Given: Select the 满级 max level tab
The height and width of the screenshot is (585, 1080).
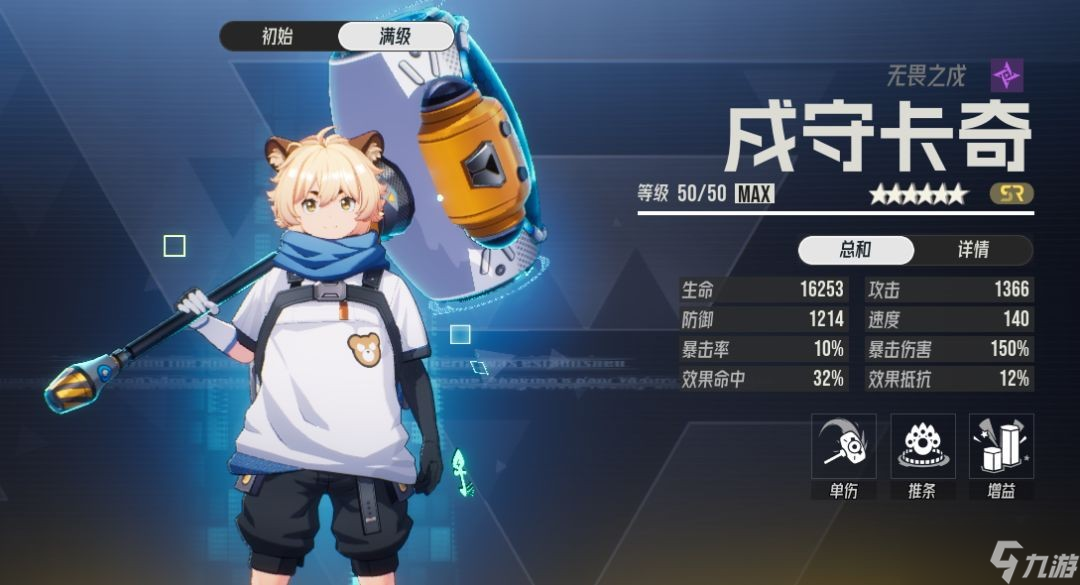Looking at the screenshot, I should pyautogui.click(x=395, y=37).
